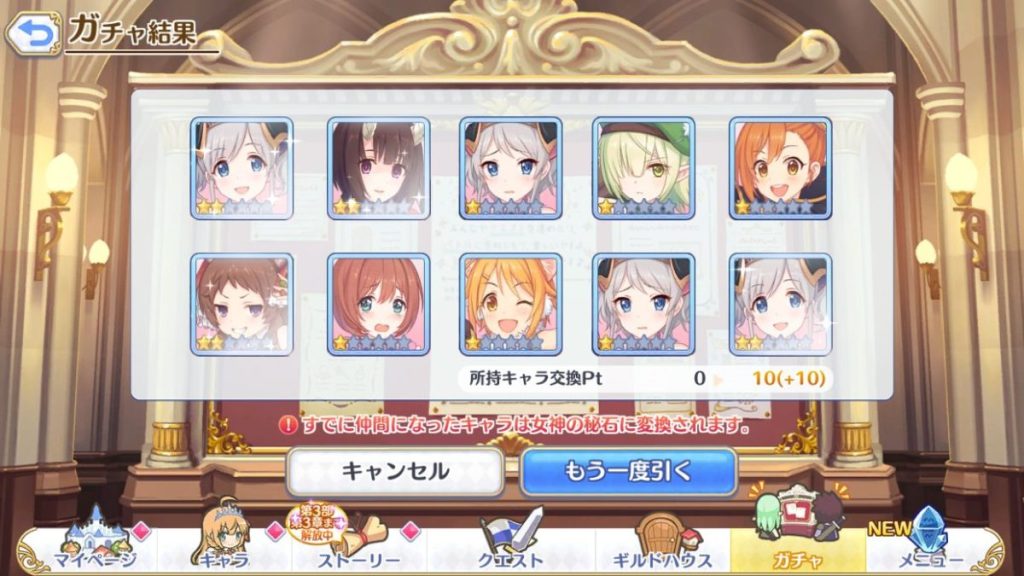Screen dimensions: 1024x576
Task: Choose the winking orange-haired girl portrait
Action: coord(510,303)
